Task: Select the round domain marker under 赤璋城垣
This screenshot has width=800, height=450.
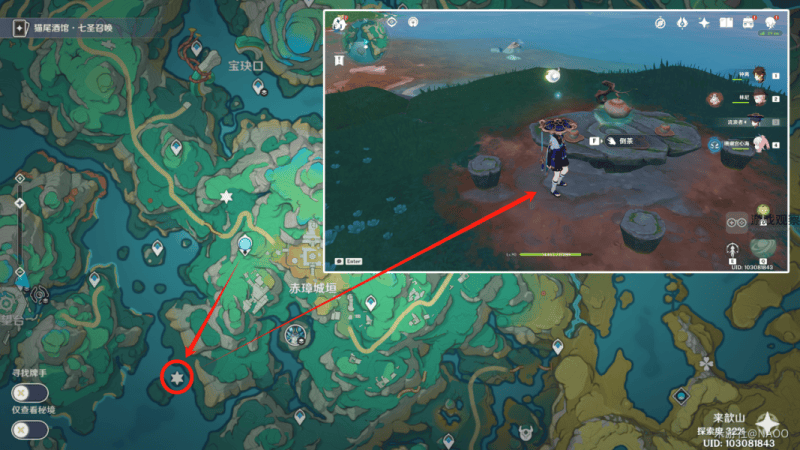Action: [296, 336]
